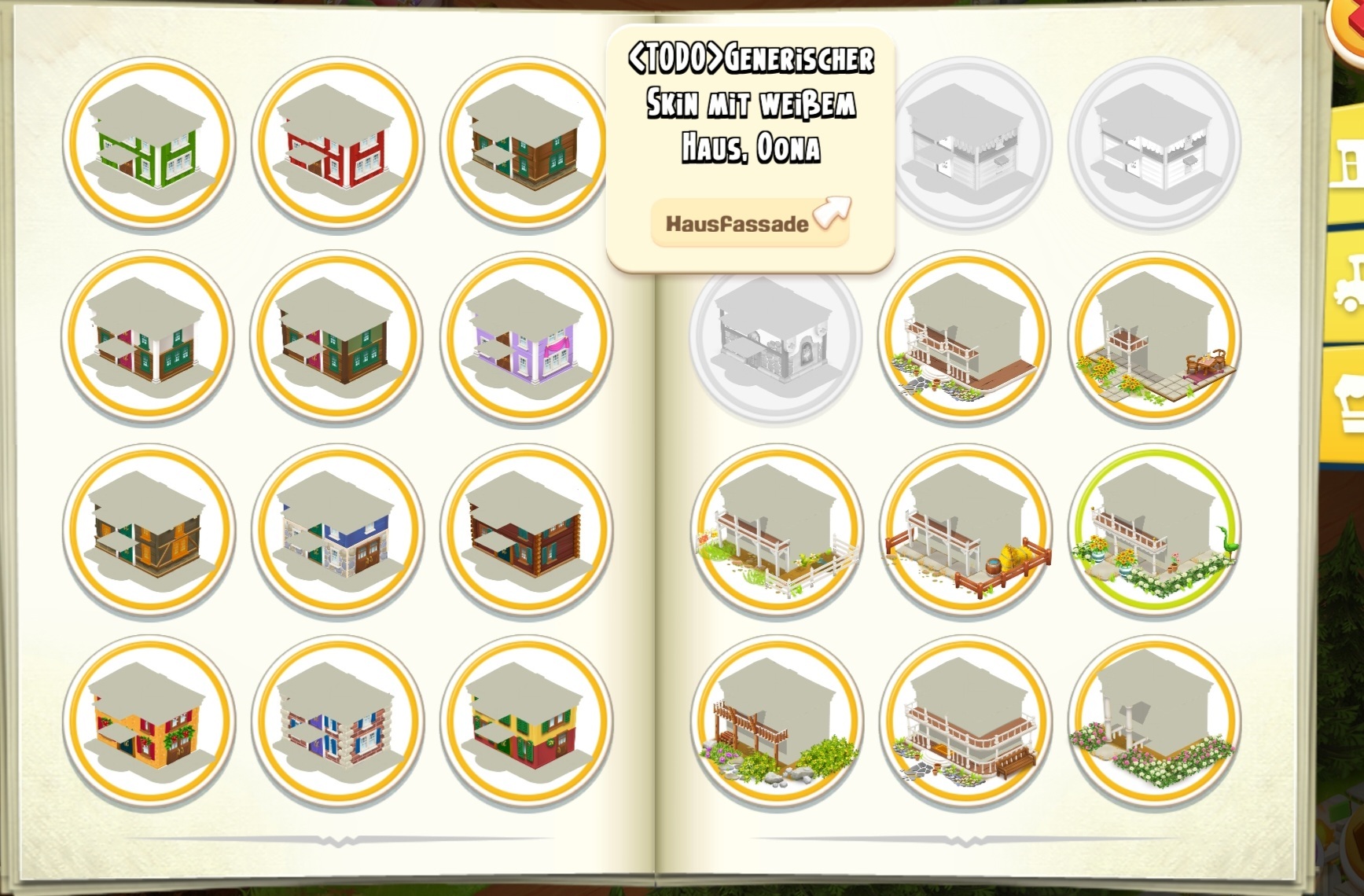1364x896 pixels.
Task: Choose the sunflower patio with table
Action: [1154, 337]
